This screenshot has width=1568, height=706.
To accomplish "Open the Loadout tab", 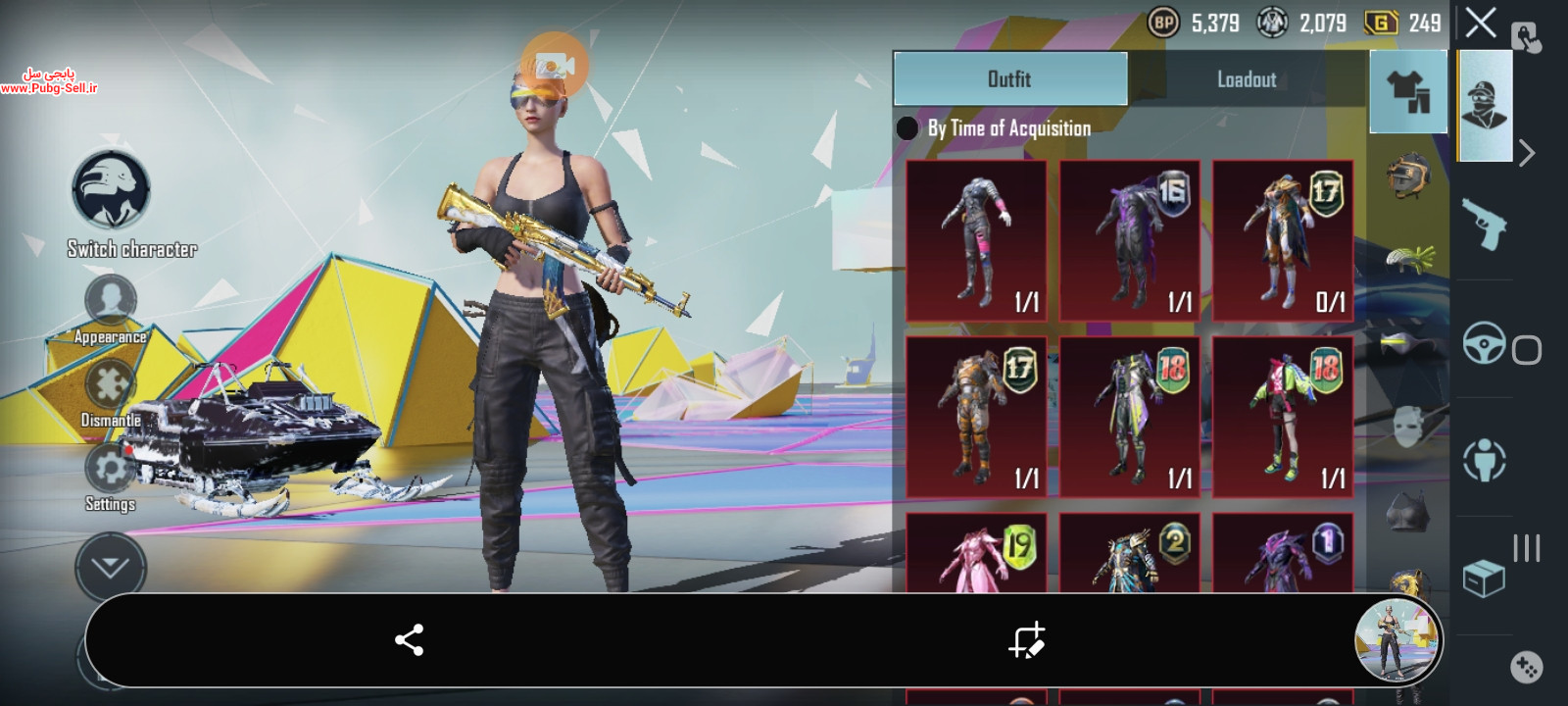I will click(x=1247, y=79).
